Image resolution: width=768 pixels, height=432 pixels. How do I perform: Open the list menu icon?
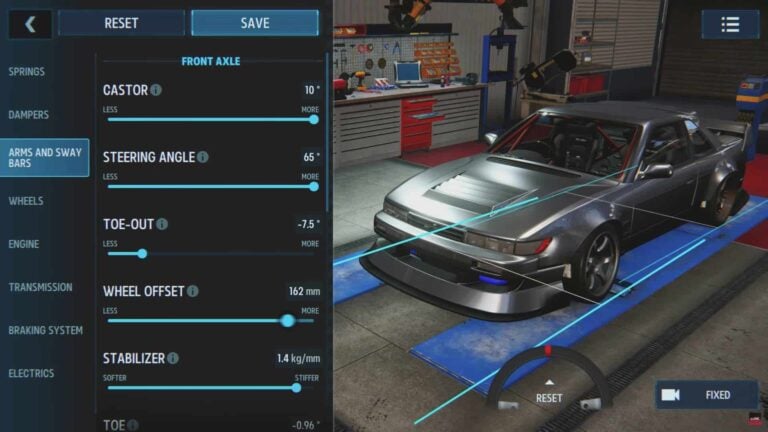tap(730, 24)
